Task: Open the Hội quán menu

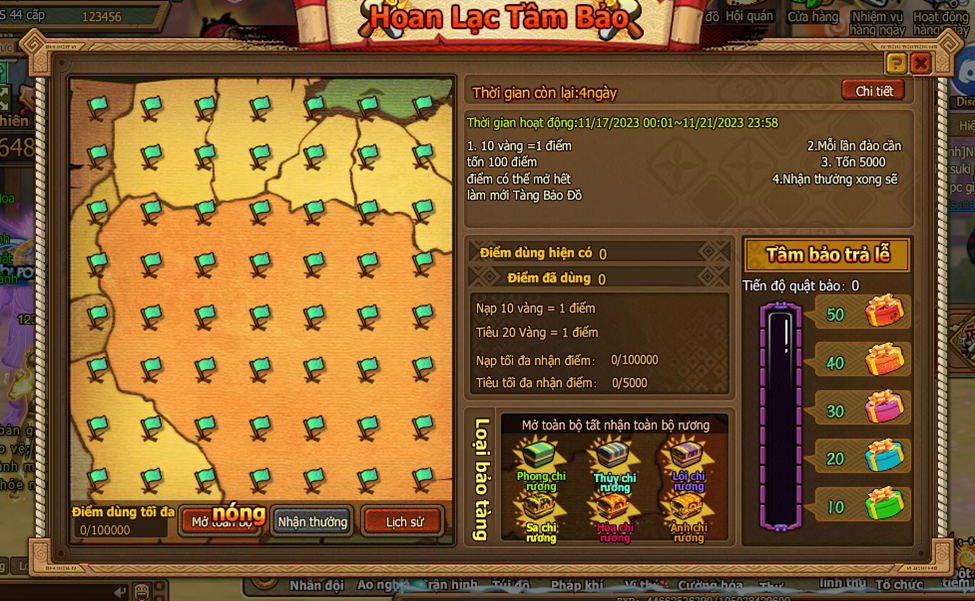Action: coord(749,16)
